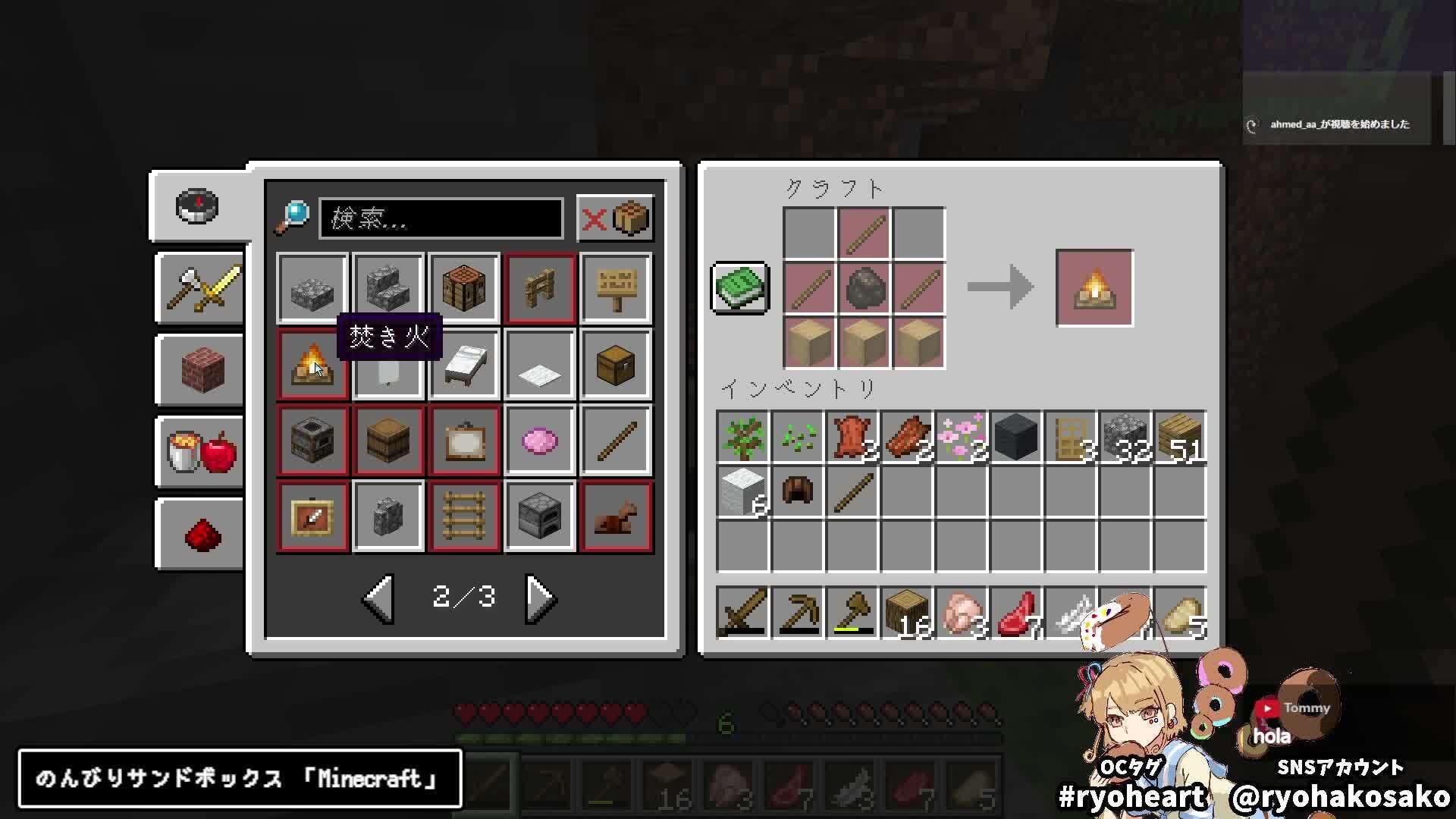Screen dimensions: 1456x819
Task: Select the barrel recipe
Action: (x=388, y=440)
